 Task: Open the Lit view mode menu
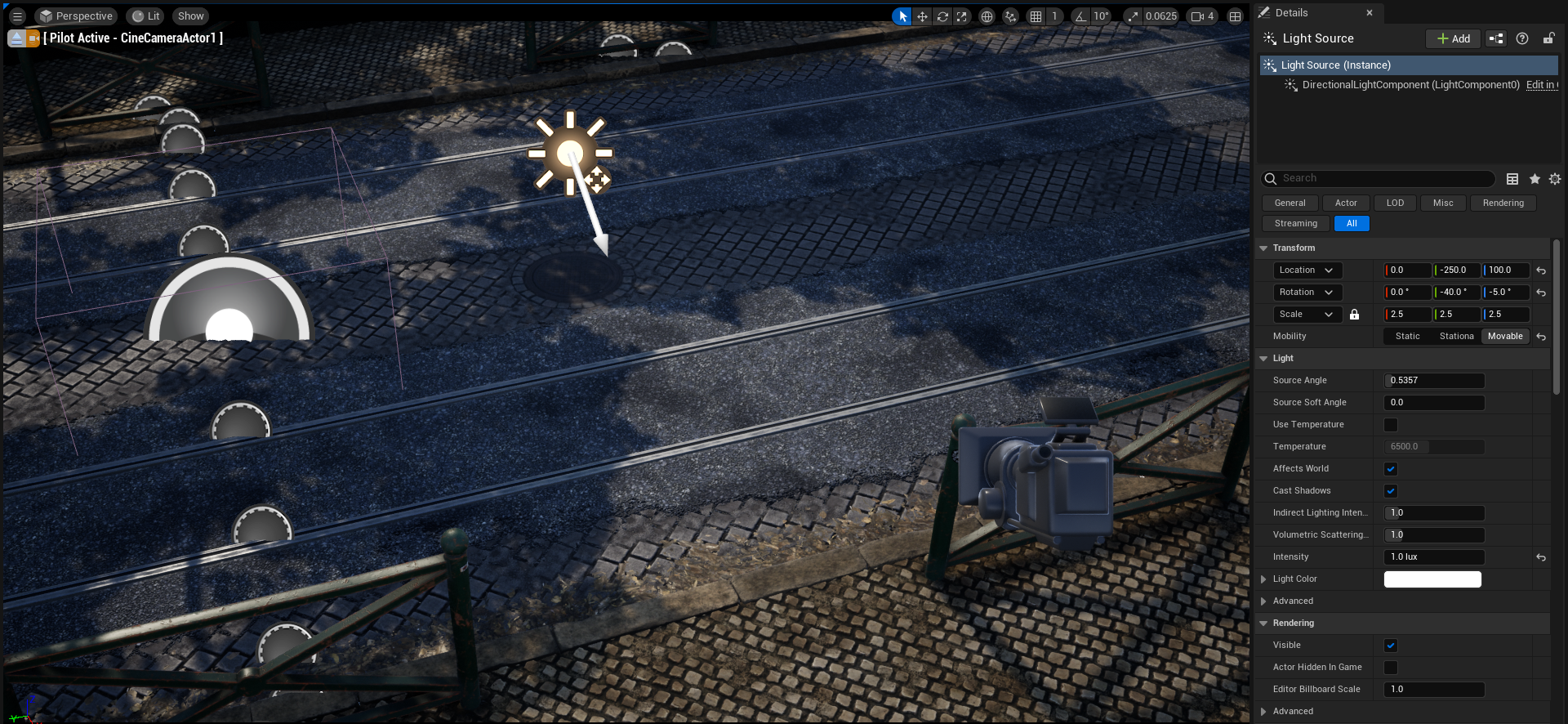tap(145, 16)
